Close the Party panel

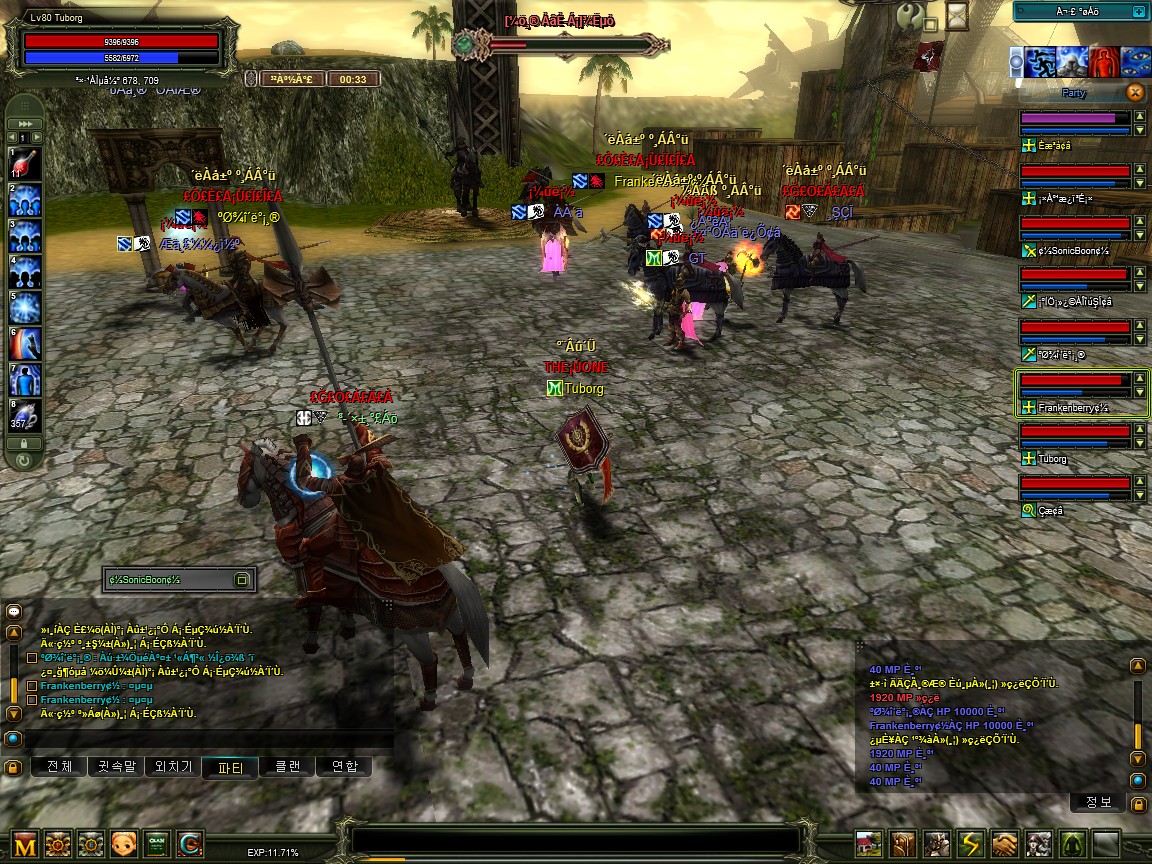(x=1134, y=92)
